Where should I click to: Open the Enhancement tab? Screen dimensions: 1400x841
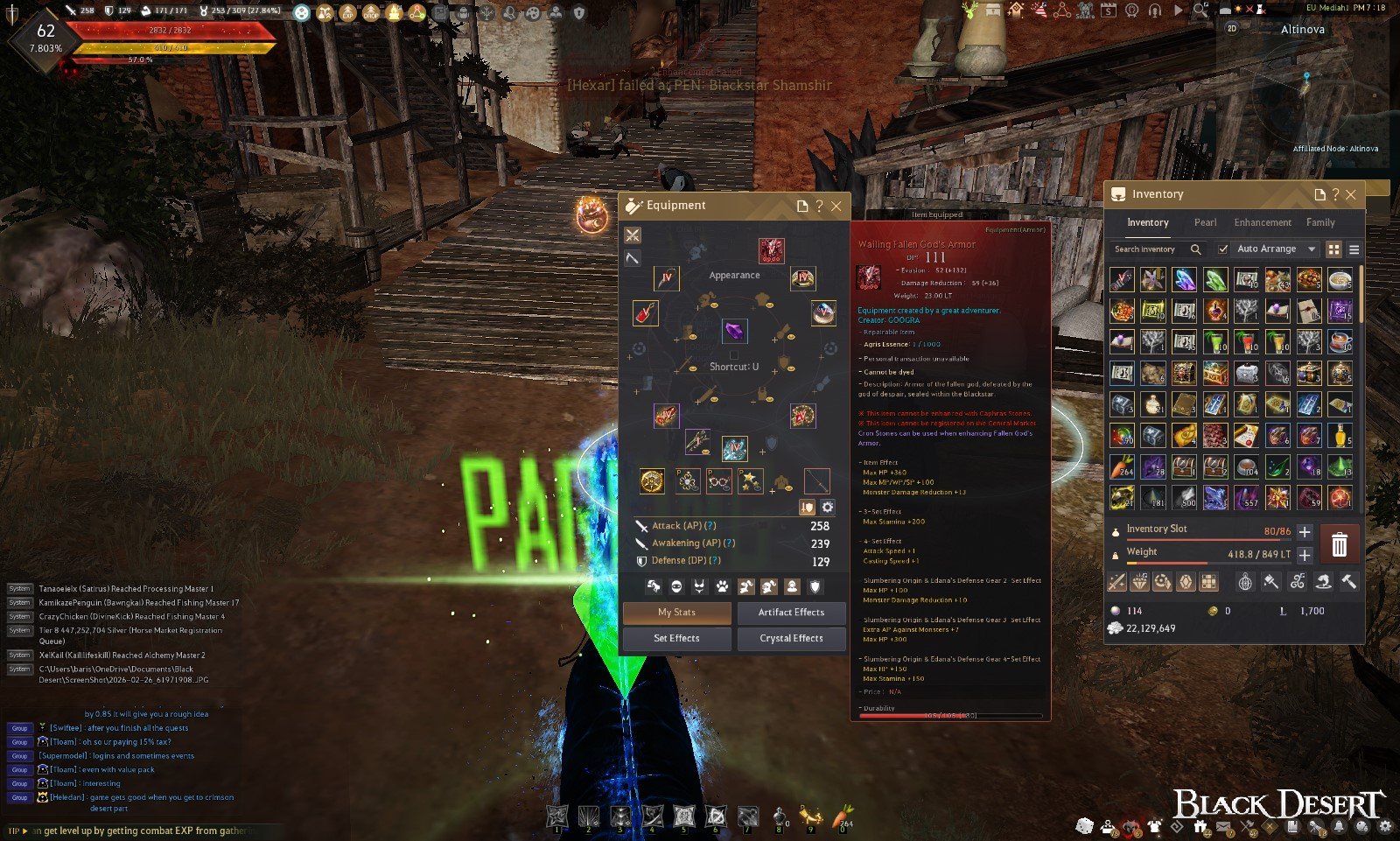[x=1262, y=222]
